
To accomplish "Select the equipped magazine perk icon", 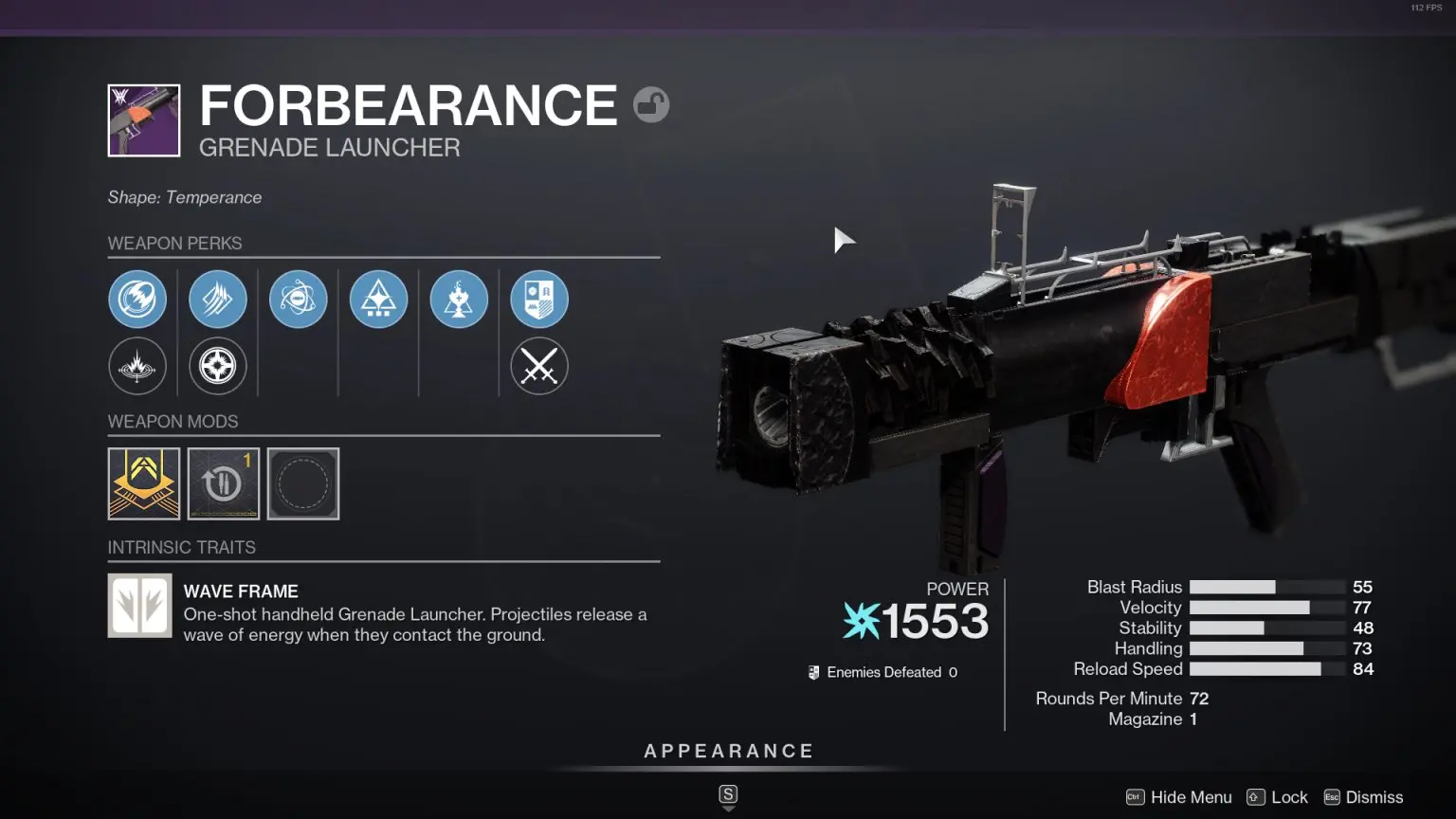I will 218,299.
